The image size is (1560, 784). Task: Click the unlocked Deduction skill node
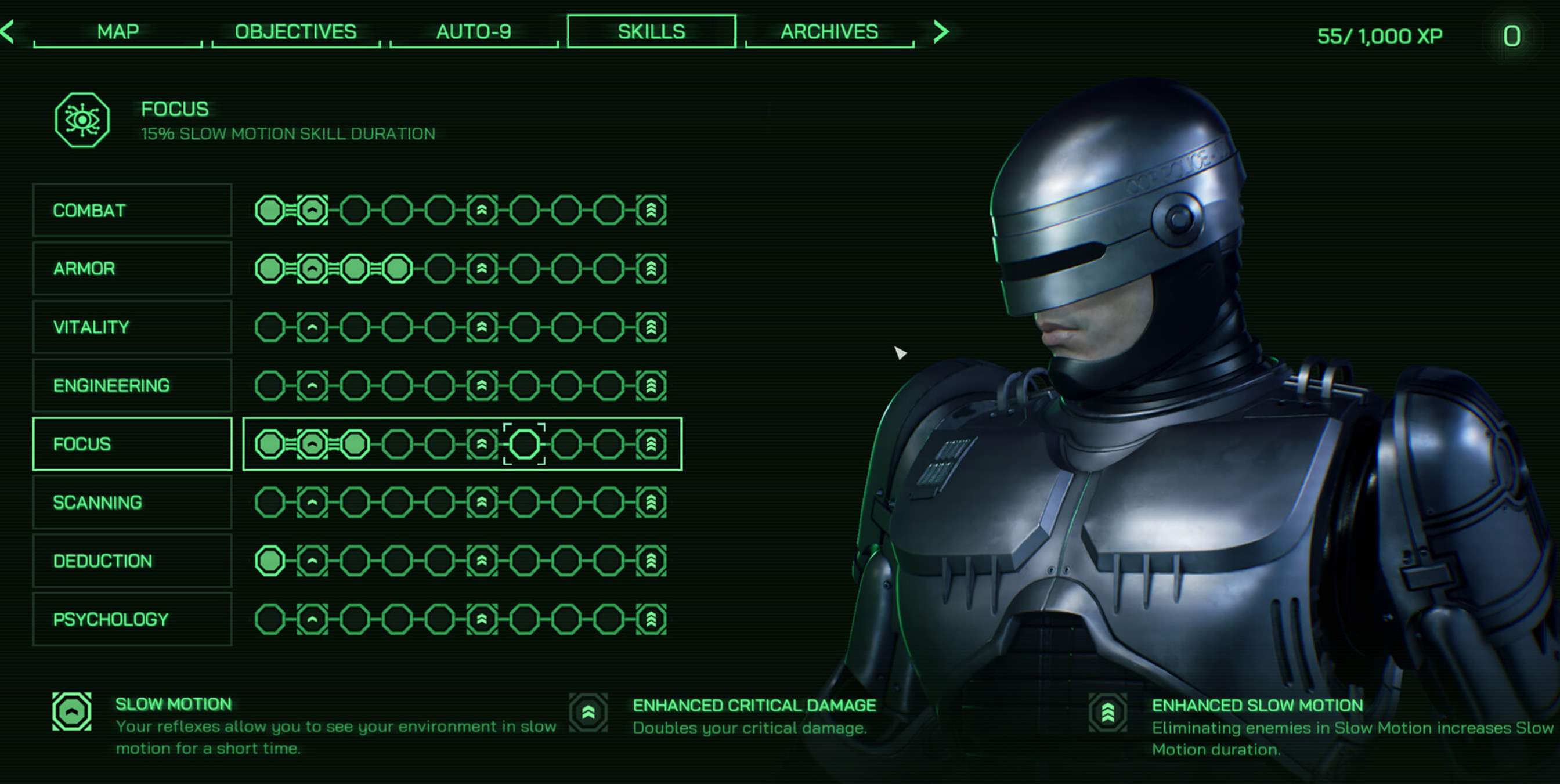pos(270,561)
